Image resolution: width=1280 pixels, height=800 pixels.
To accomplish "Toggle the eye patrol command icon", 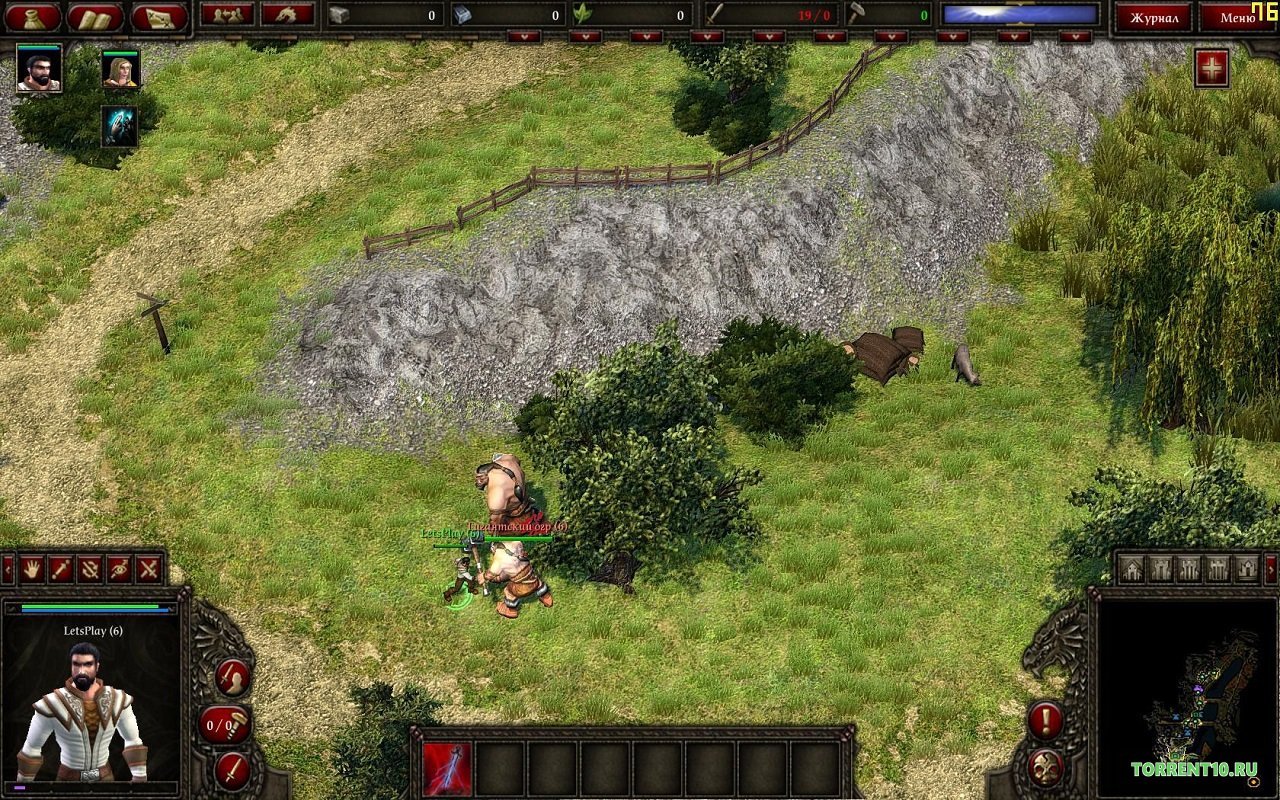I will coord(120,570).
